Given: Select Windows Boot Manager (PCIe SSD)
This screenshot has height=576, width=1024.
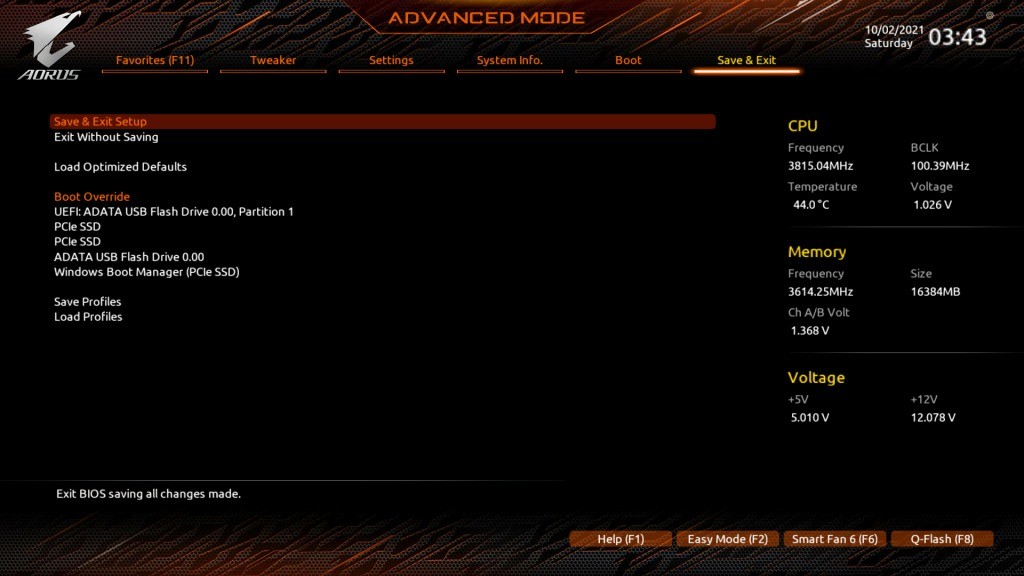Looking at the screenshot, I should [x=146, y=272].
